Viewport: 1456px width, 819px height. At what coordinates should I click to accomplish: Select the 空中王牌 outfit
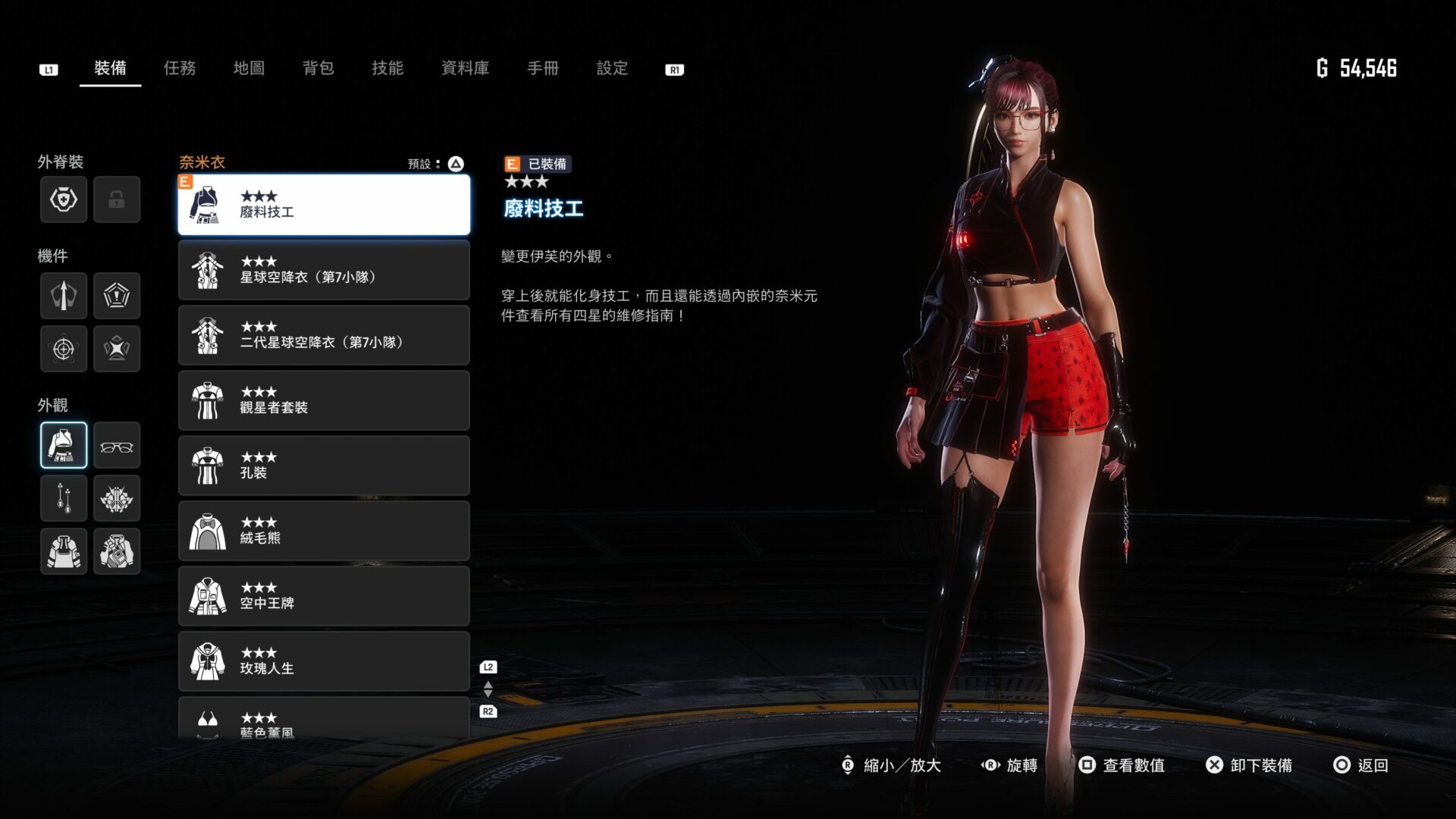click(324, 597)
